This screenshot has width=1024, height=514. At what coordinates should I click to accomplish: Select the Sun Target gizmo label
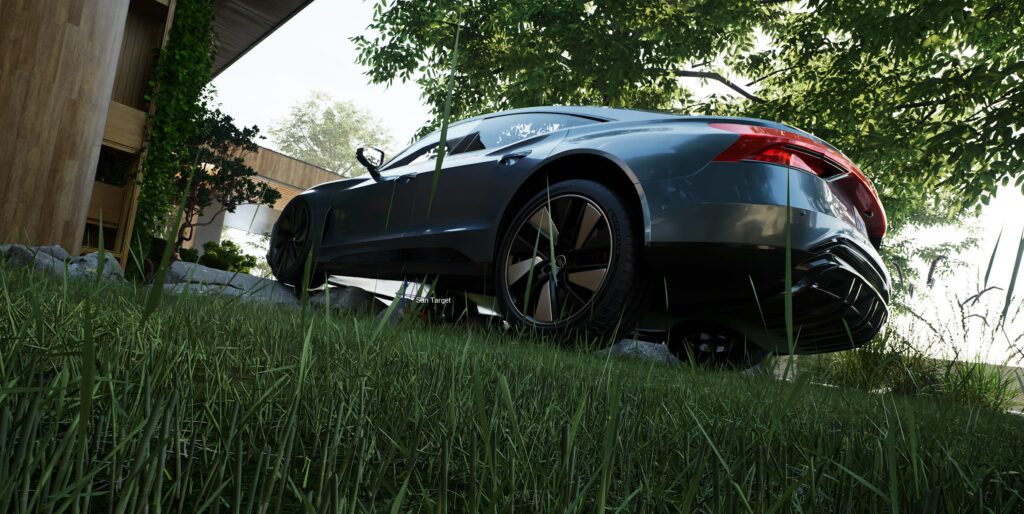433,300
